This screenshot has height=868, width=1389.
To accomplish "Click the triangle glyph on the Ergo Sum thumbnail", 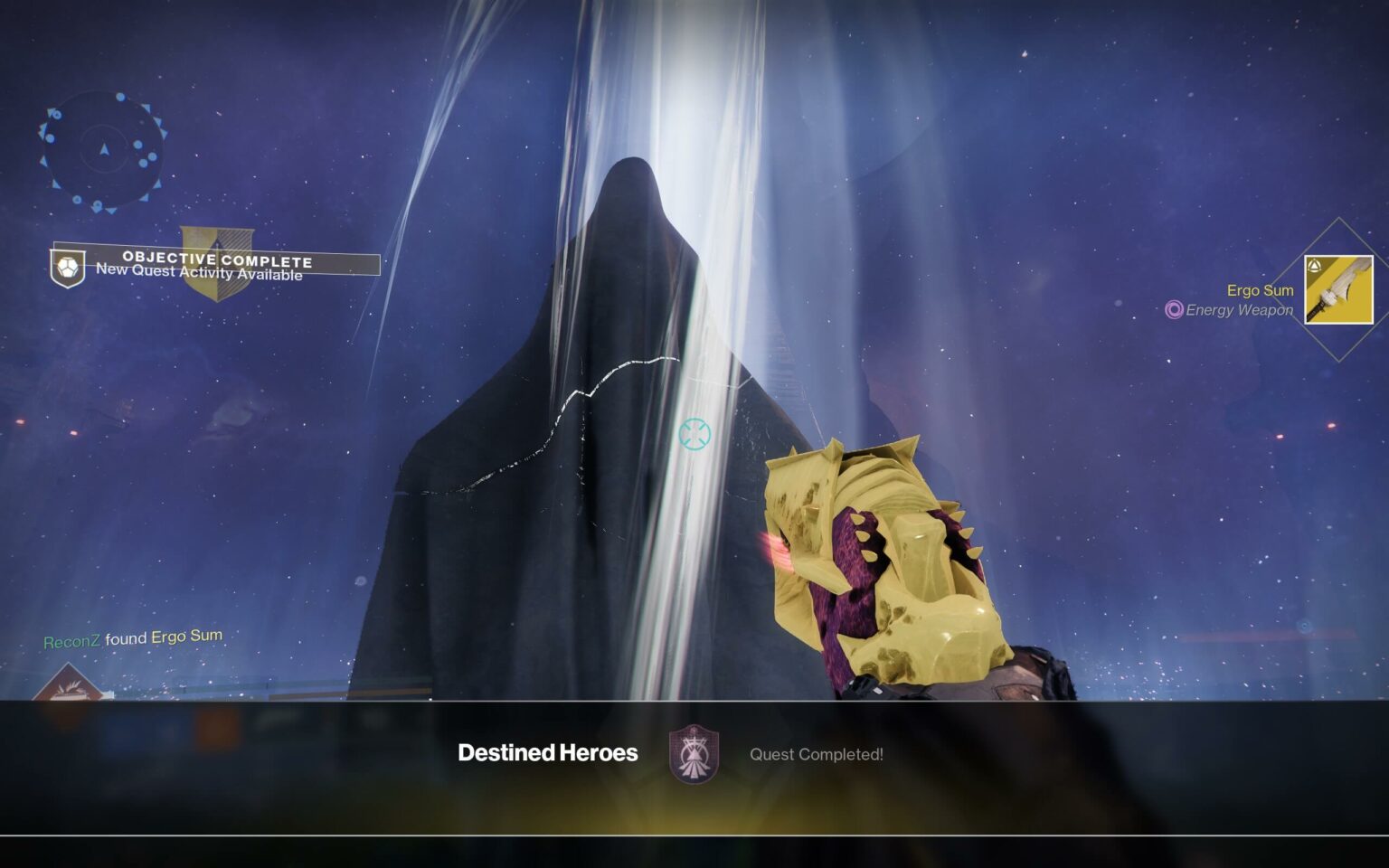I will click(x=1317, y=264).
